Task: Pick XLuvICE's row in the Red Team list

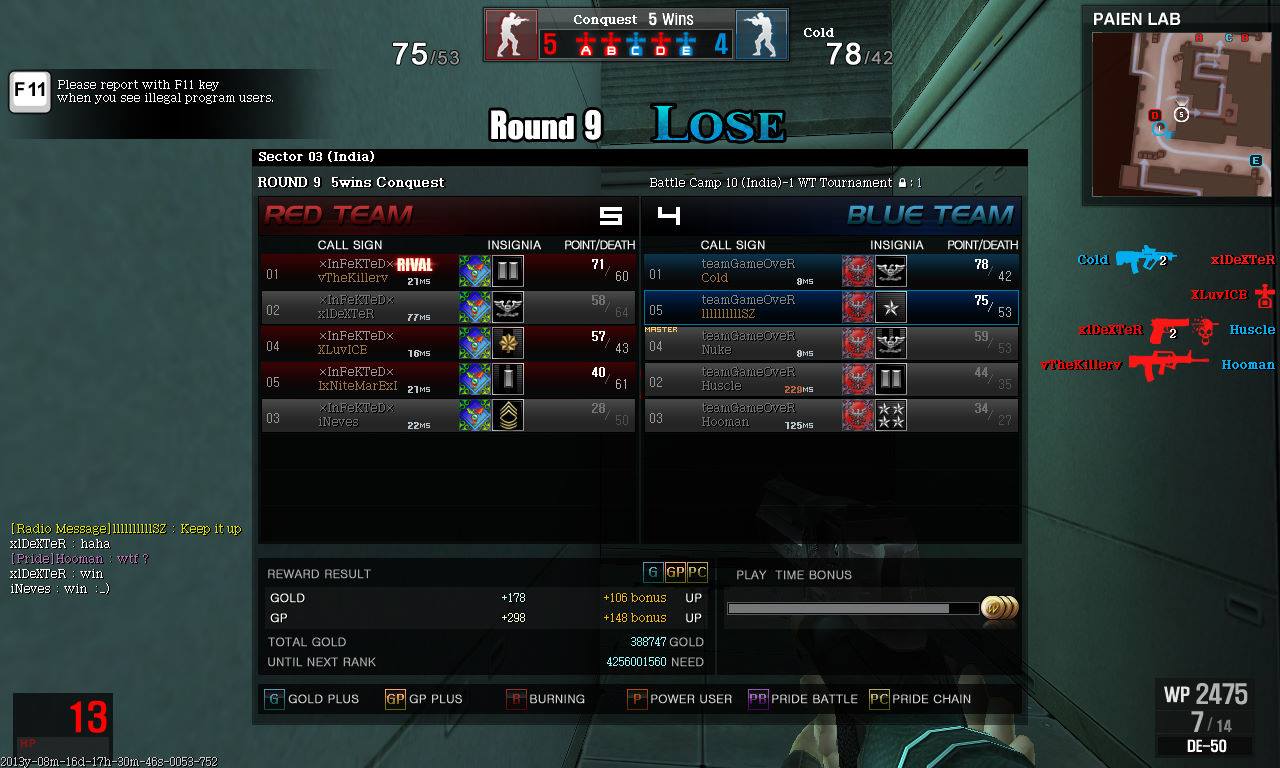Action: coord(447,343)
